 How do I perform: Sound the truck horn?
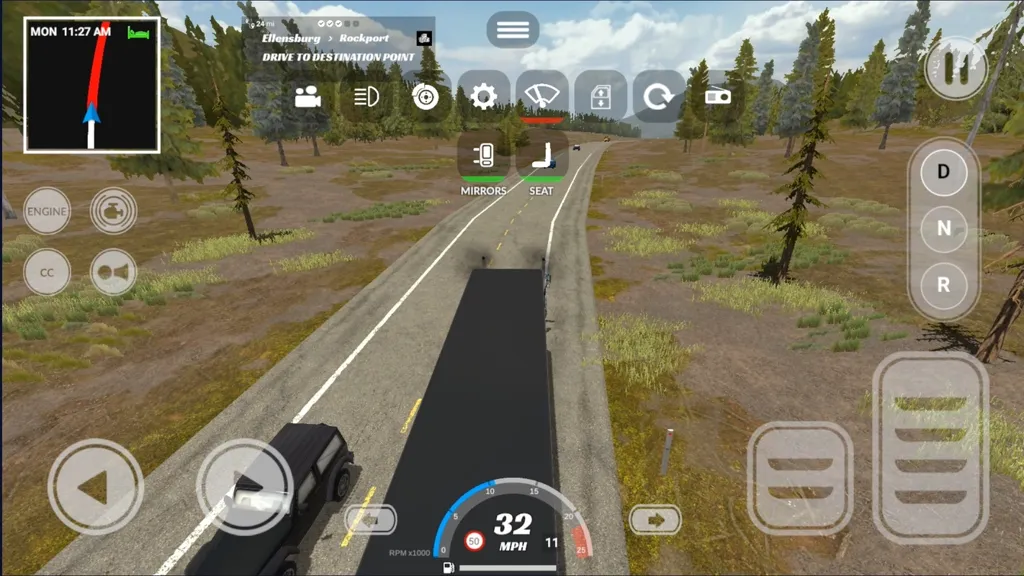click(x=114, y=272)
